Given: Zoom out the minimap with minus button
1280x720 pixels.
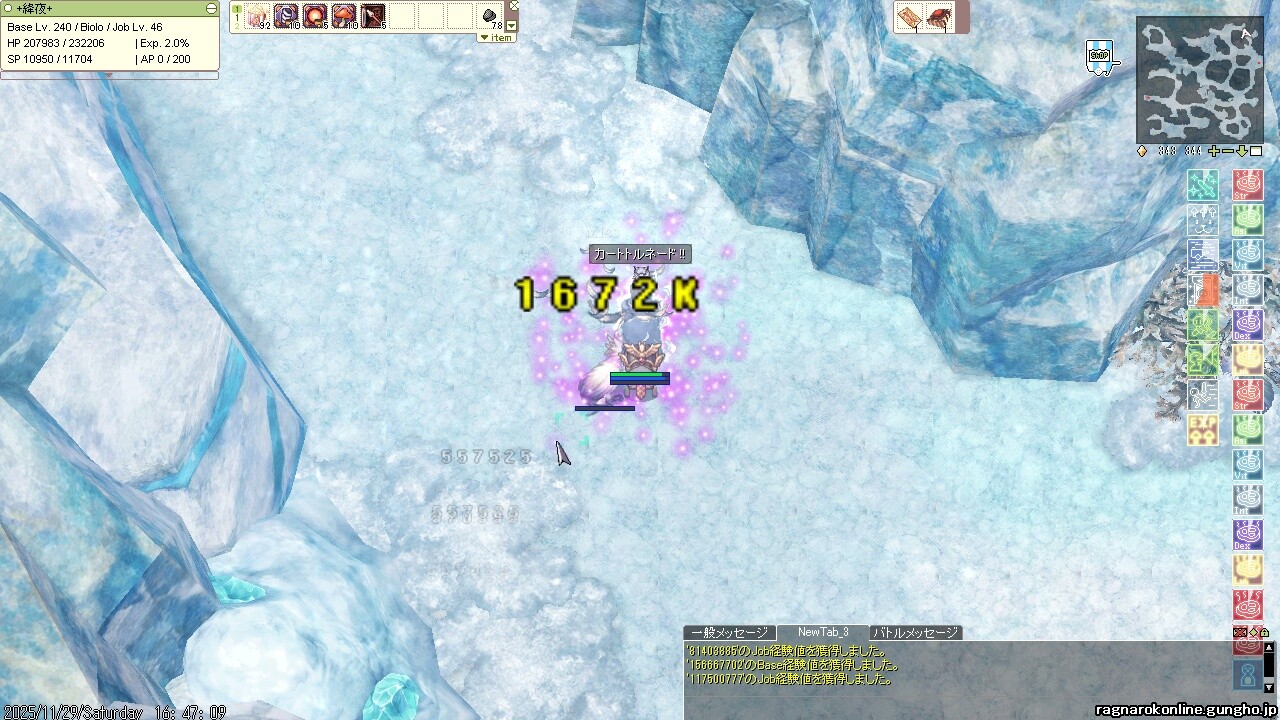Looking at the screenshot, I should pos(1228,151).
